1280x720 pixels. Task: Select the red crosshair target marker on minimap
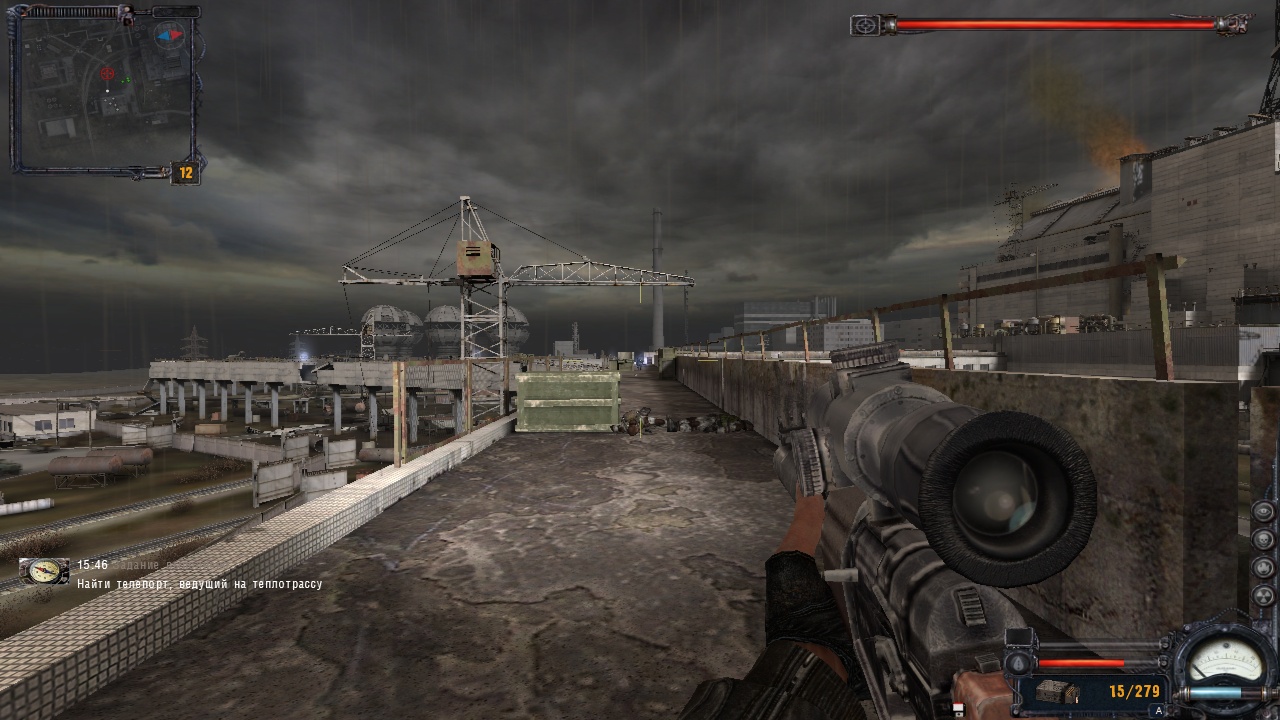click(x=107, y=73)
